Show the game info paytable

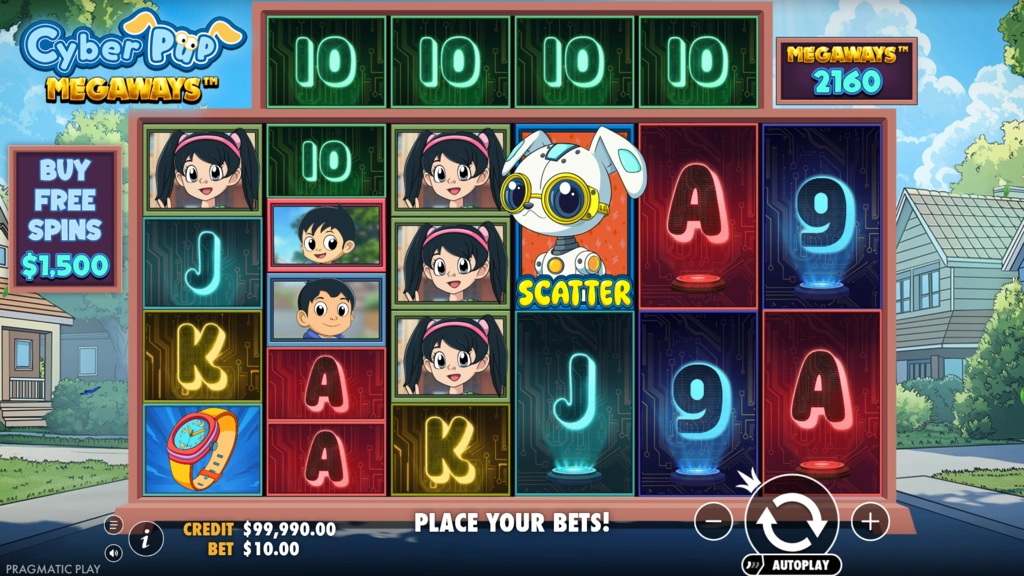point(146,538)
